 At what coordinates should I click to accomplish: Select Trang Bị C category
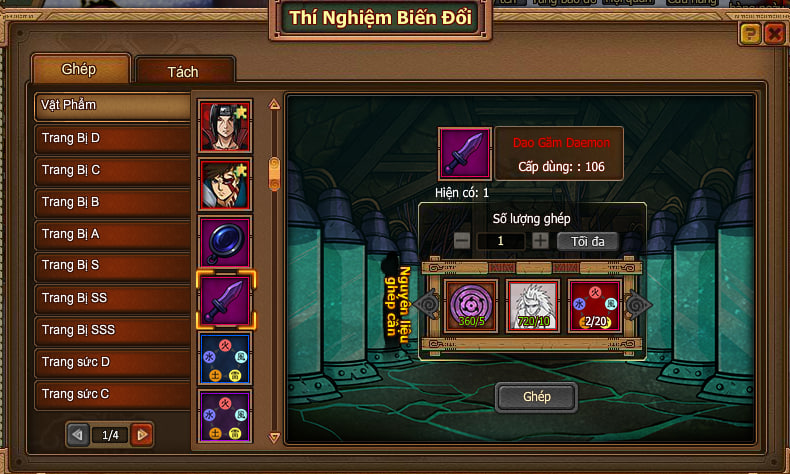pos(112,170)
